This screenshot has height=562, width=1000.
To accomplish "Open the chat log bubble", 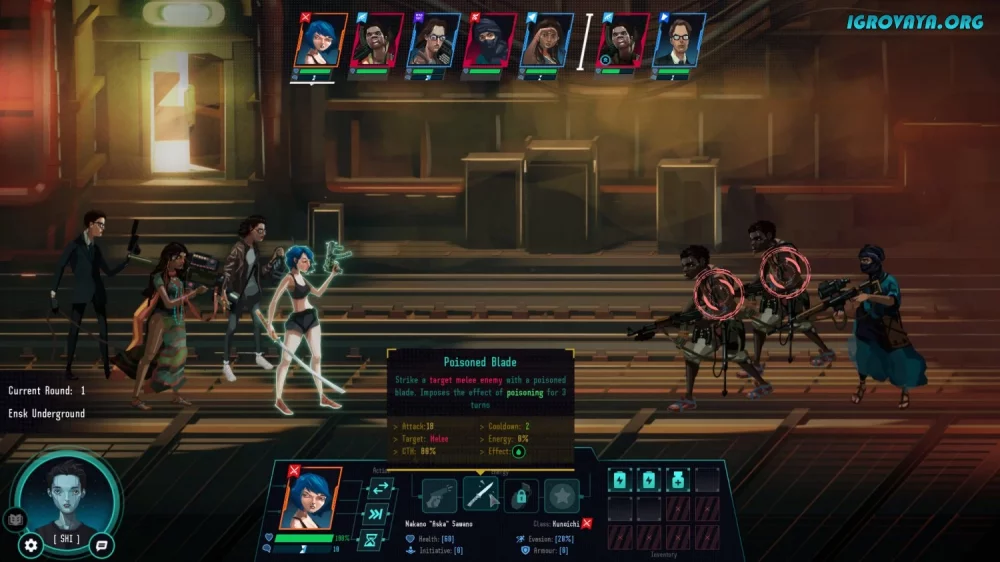I will [x=101, y=545].
